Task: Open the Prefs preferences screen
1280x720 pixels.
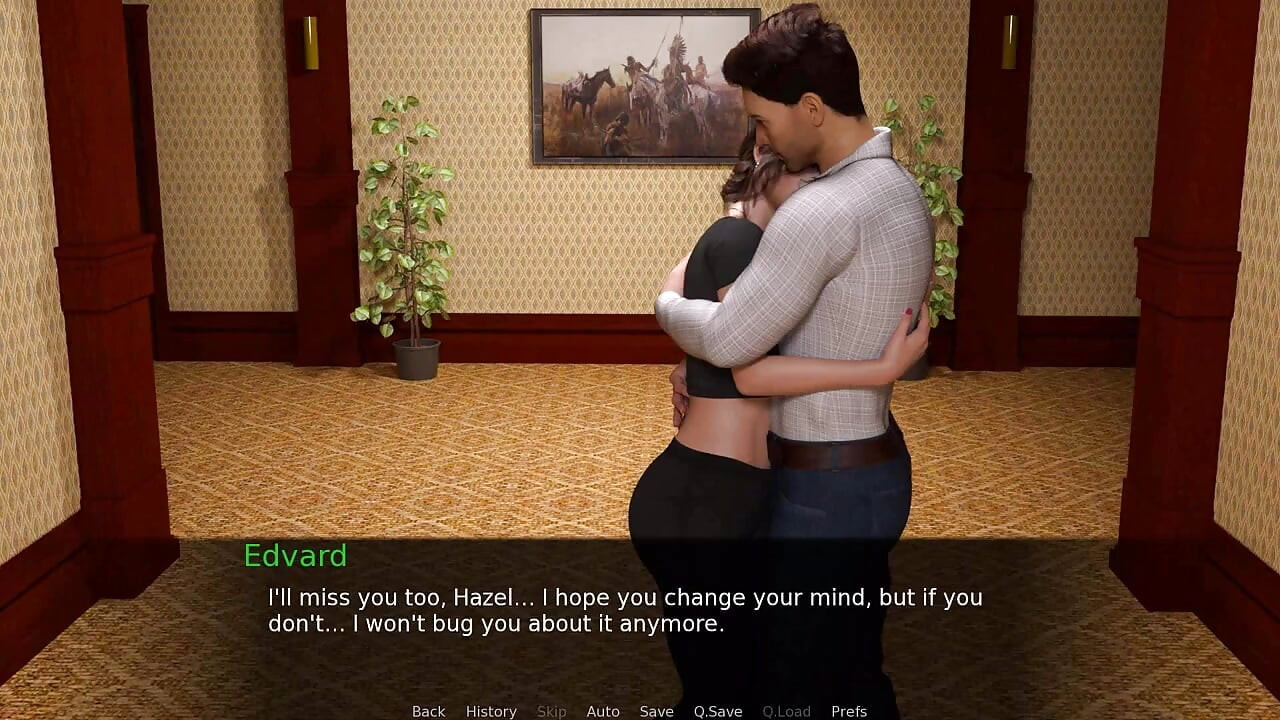Action: [849, 711]
